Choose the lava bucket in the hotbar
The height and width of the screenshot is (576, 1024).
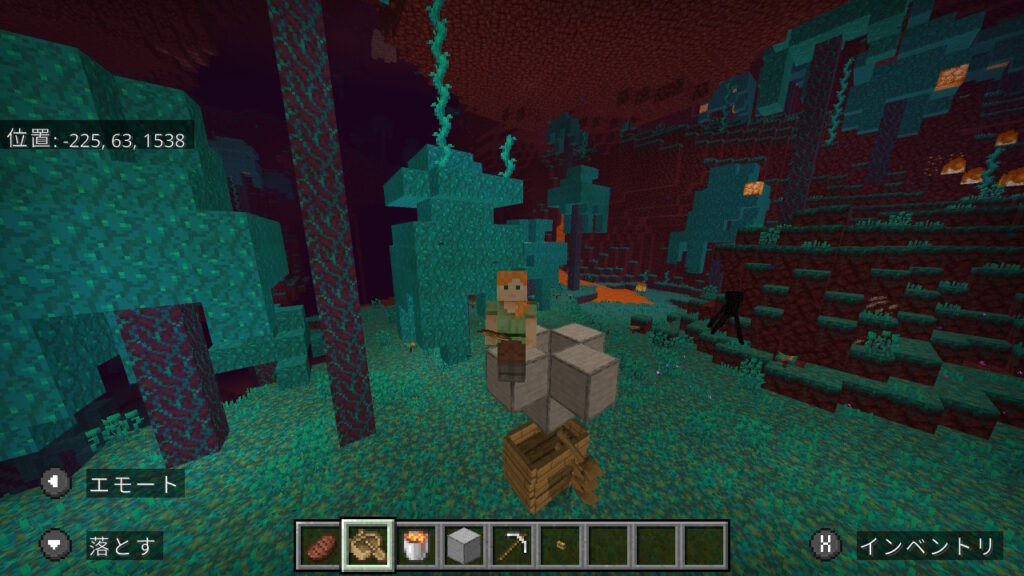point(415,545)
